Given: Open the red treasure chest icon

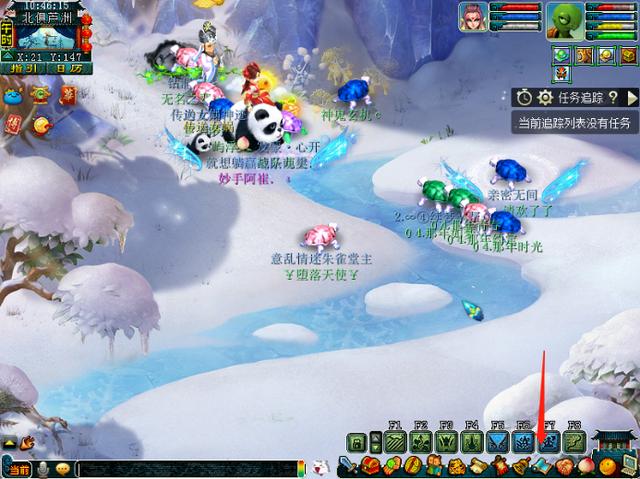Looking at the screenshot, I should point(370,465).
